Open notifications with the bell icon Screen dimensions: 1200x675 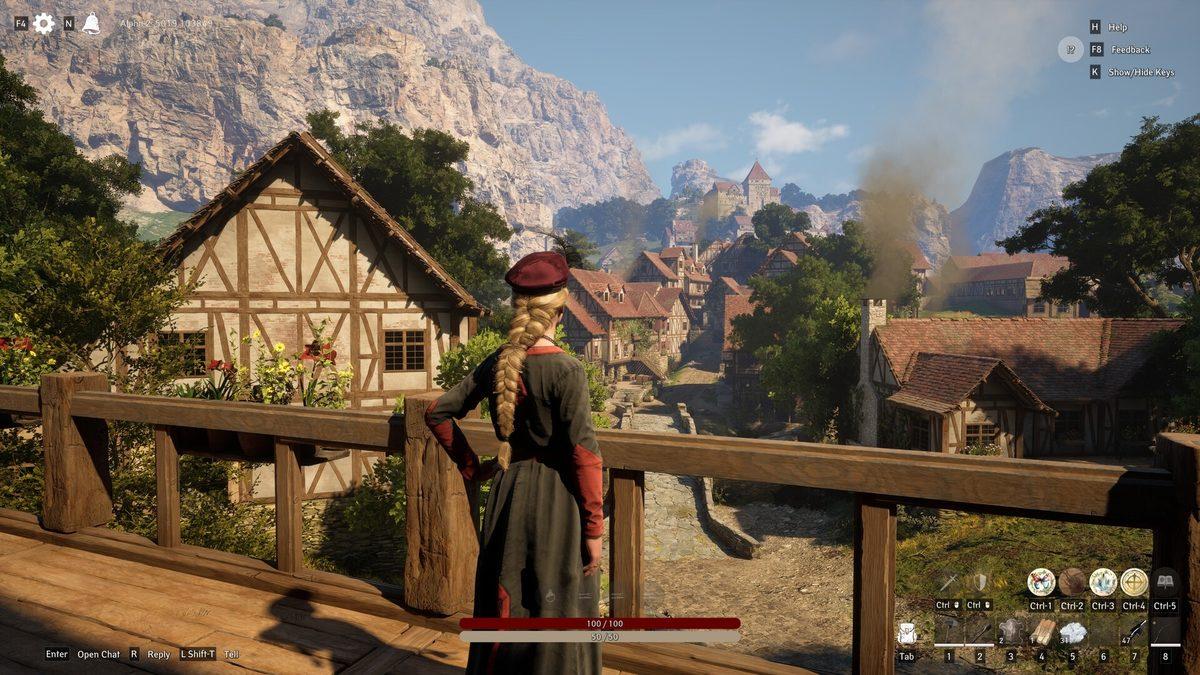[91, 23]
